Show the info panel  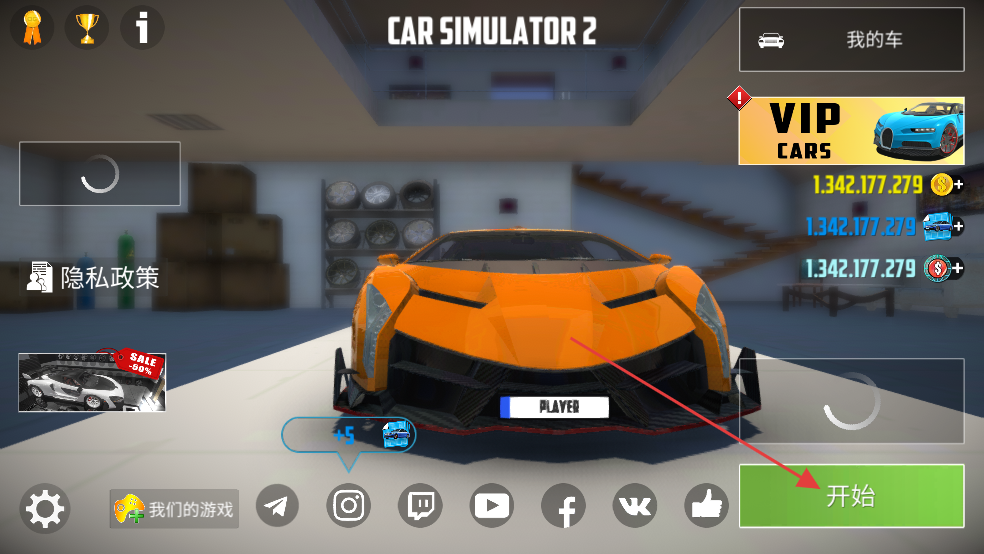142,27
